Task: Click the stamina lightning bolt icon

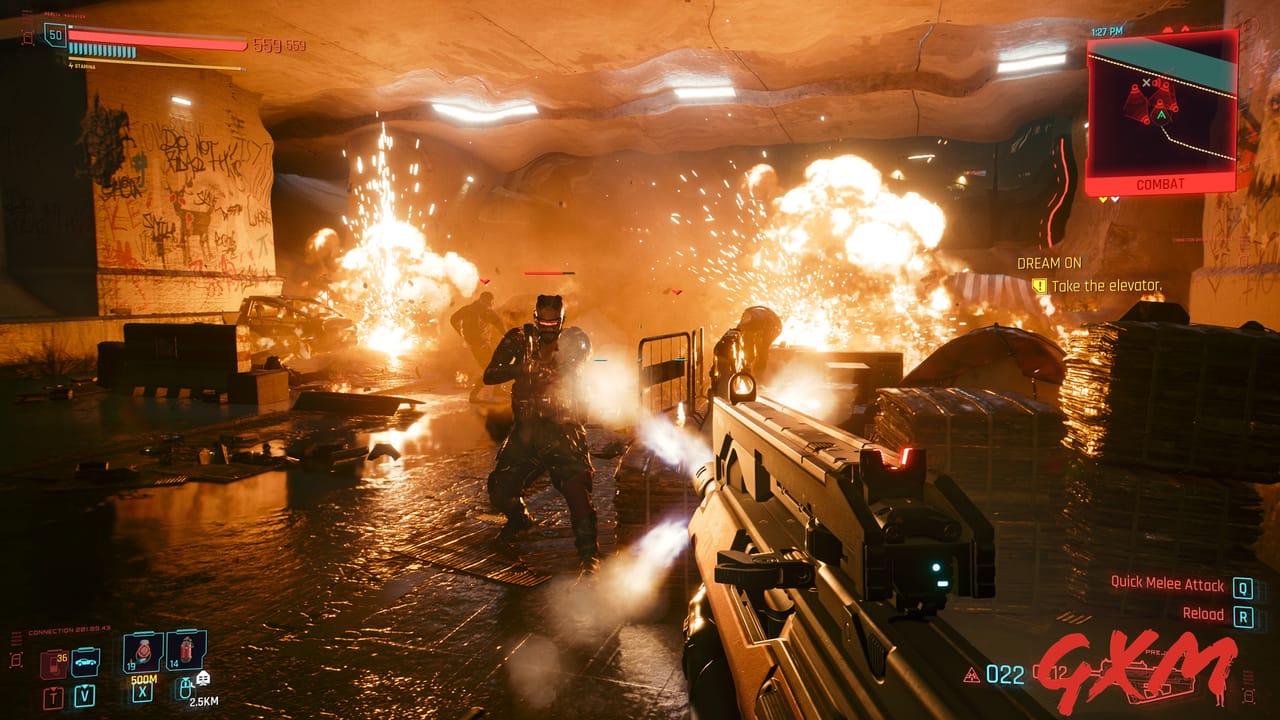Action: point(71,66)
